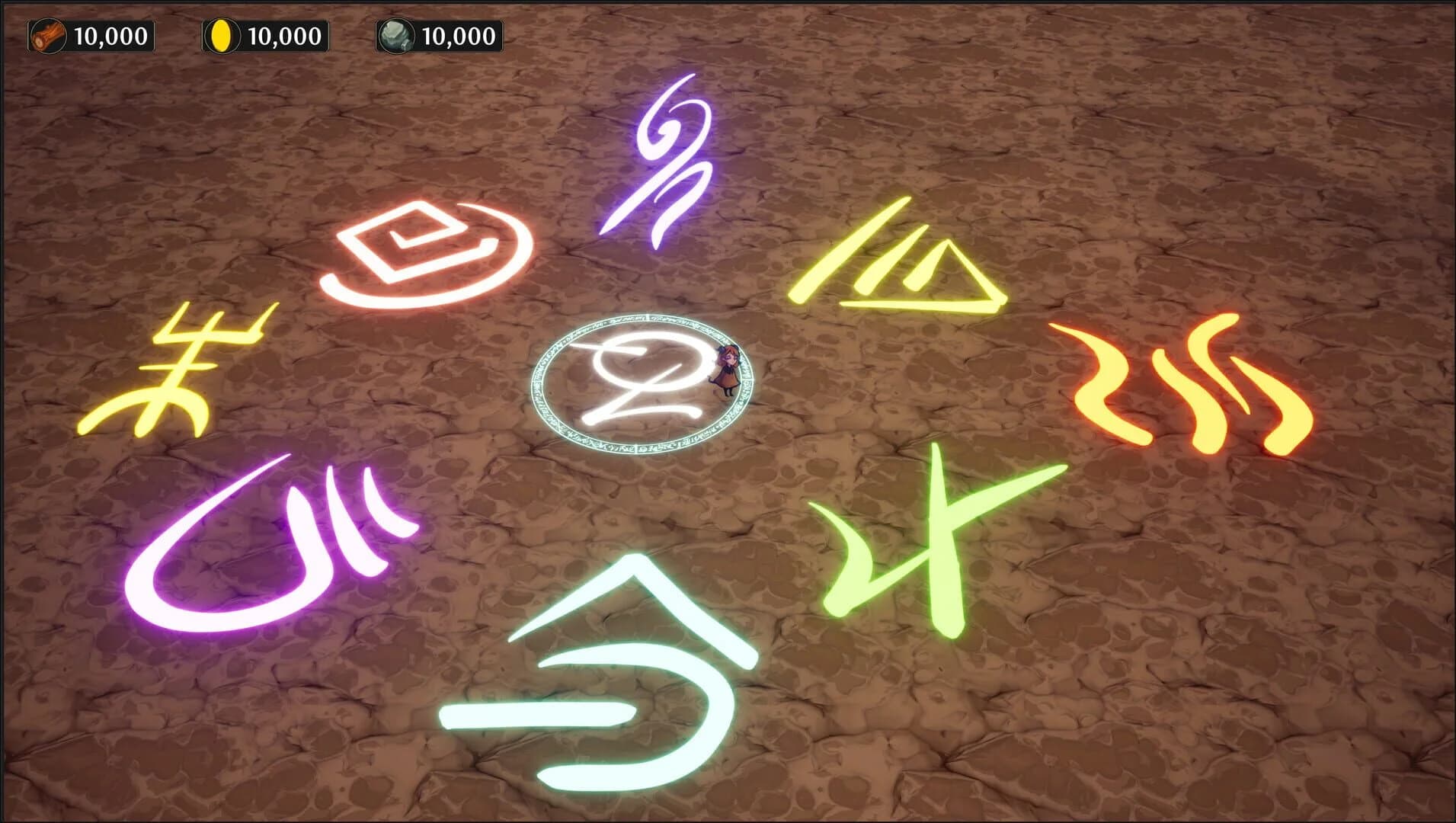
Task: Click the stone resource icon
Action: pos(396,34)
